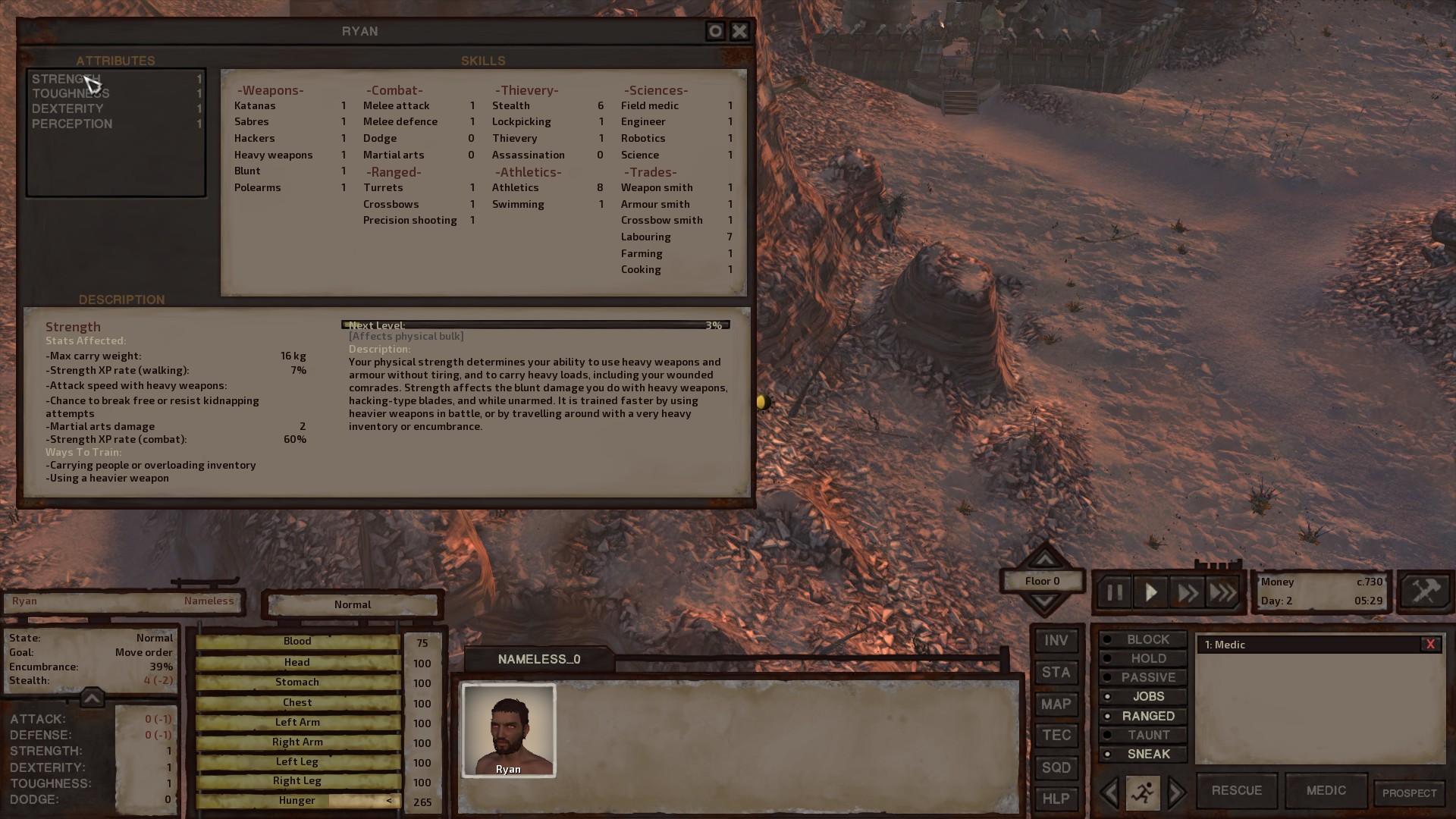Viewport: 1456px width, 819px height.
Task: Pause the game with the pause icon
Action: 1113,591
